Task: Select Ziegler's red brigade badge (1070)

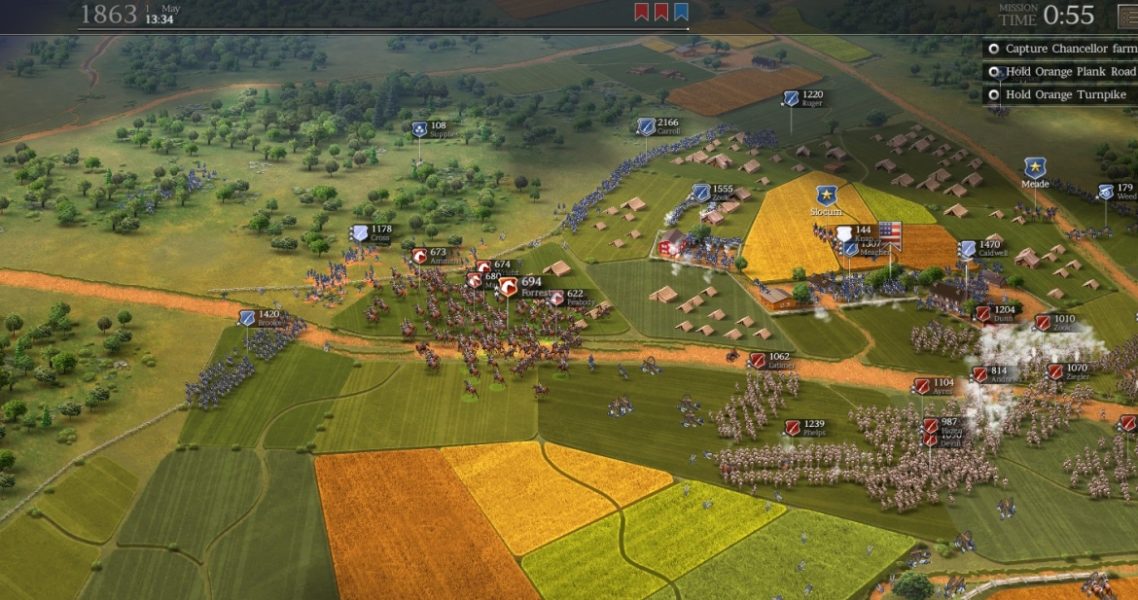Action: click(x=1054, y=371)
